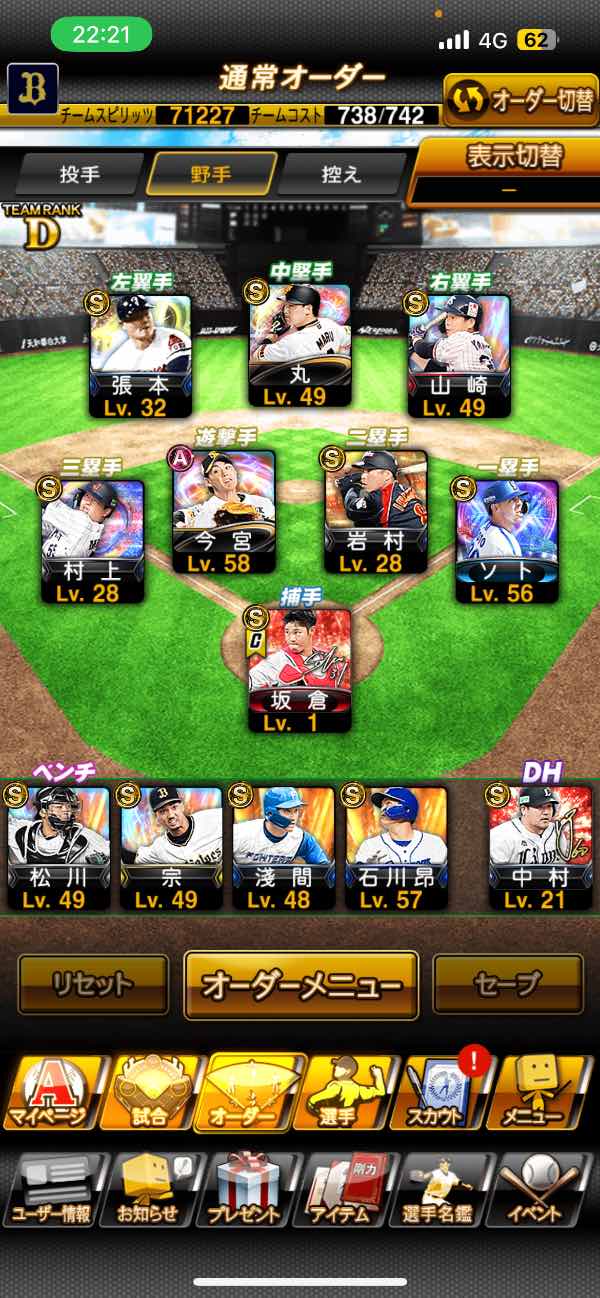The image size is (600, 1298).
Task: Select the 控え reserves tab
Action: coord(341,174)
